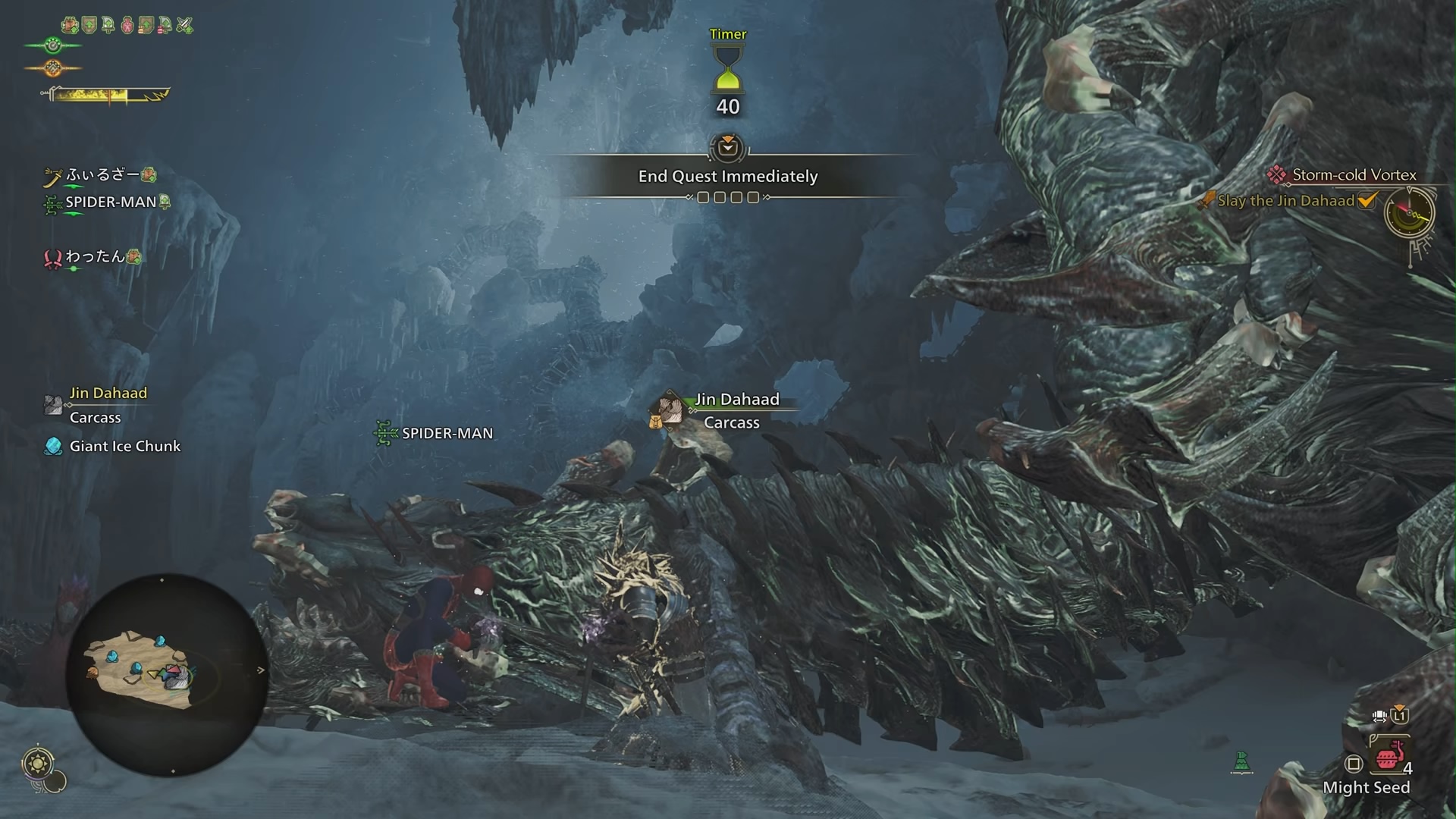Click the End Quest Immediately option
This screenshot has height=819, width=1456.
pyautogui.click(x=727, y=176)
